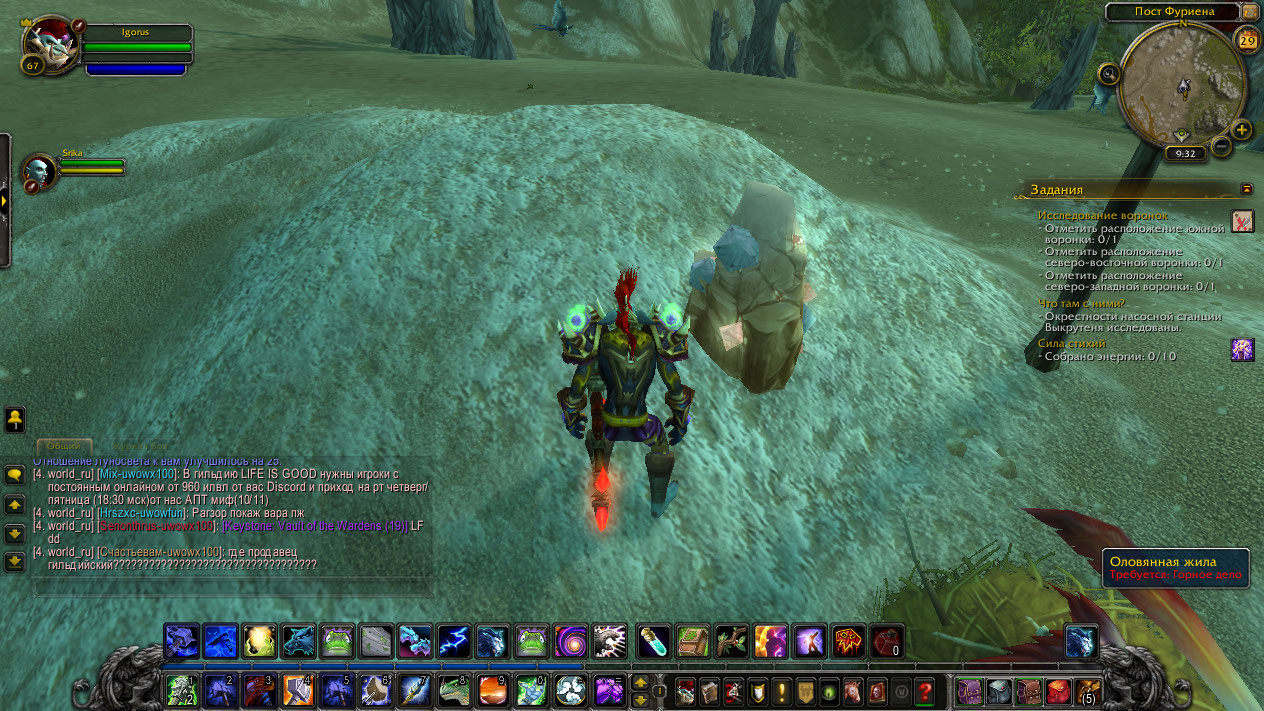Screen dimensions: 1264x711
Task: Cast the purple spiral vortex ability
Action: (570, 640)
